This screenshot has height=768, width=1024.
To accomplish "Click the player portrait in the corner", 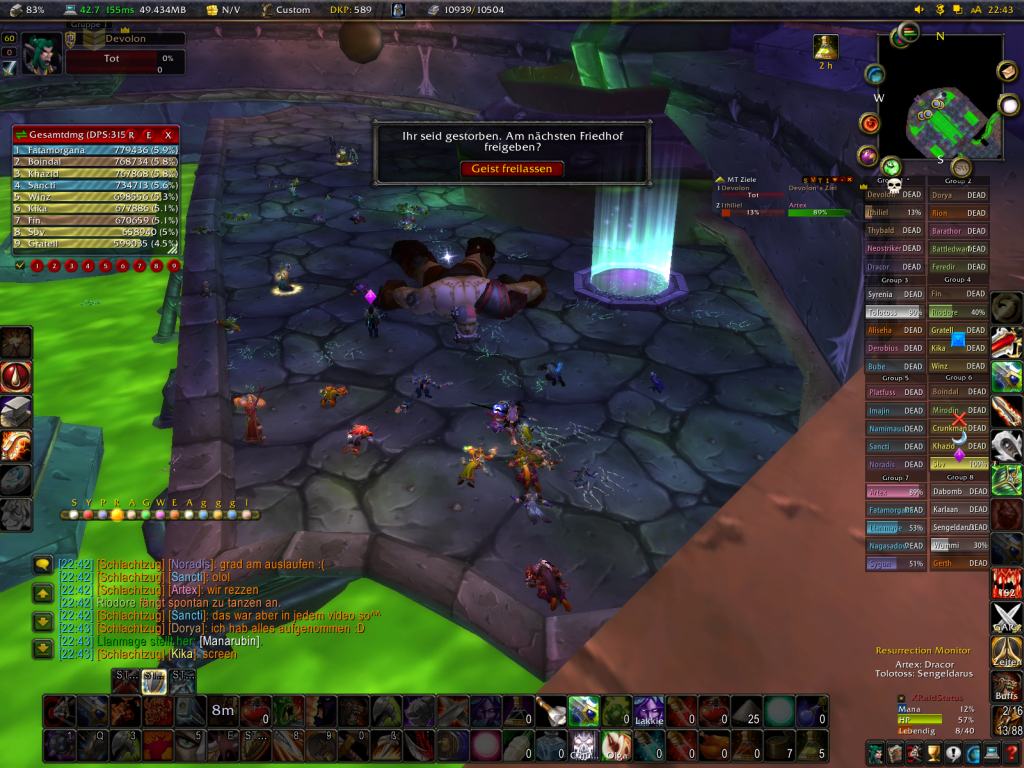I will point(40,53).
